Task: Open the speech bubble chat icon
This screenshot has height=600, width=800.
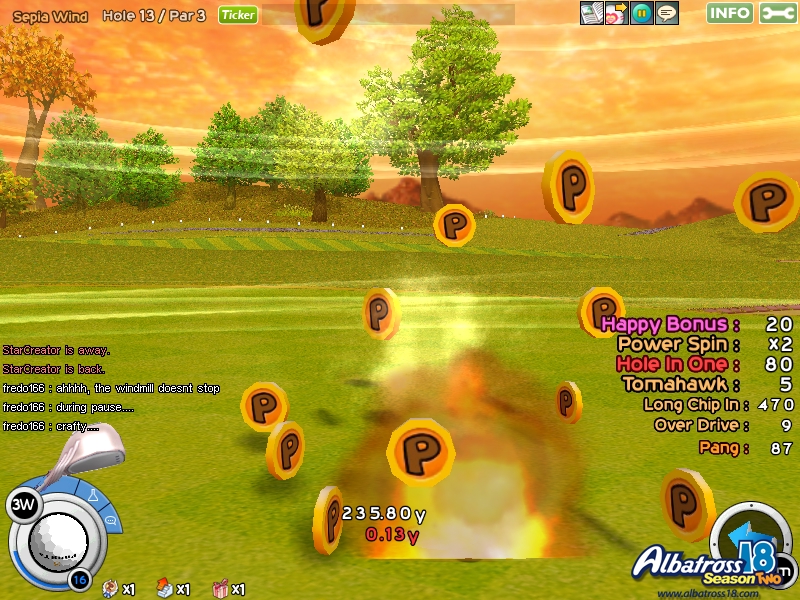Action: (667, 13)
